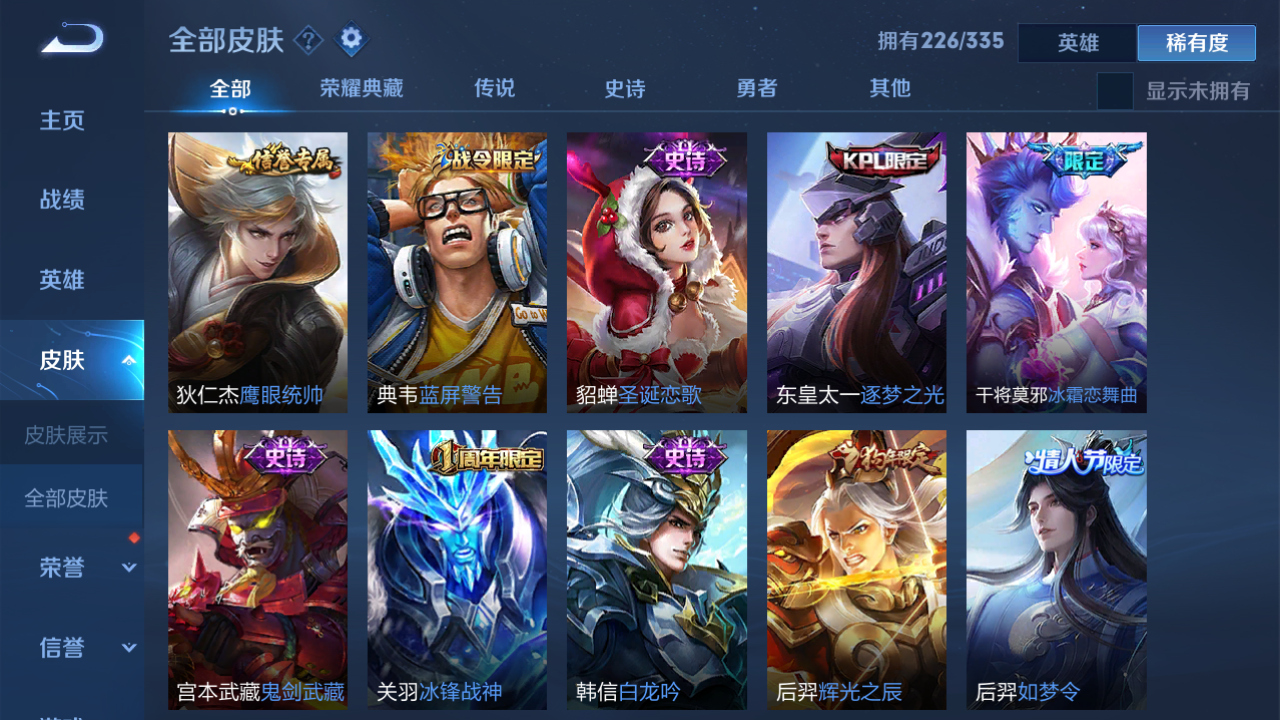
Task: Switch to the 其他 tab
Action: coord(889,88)
